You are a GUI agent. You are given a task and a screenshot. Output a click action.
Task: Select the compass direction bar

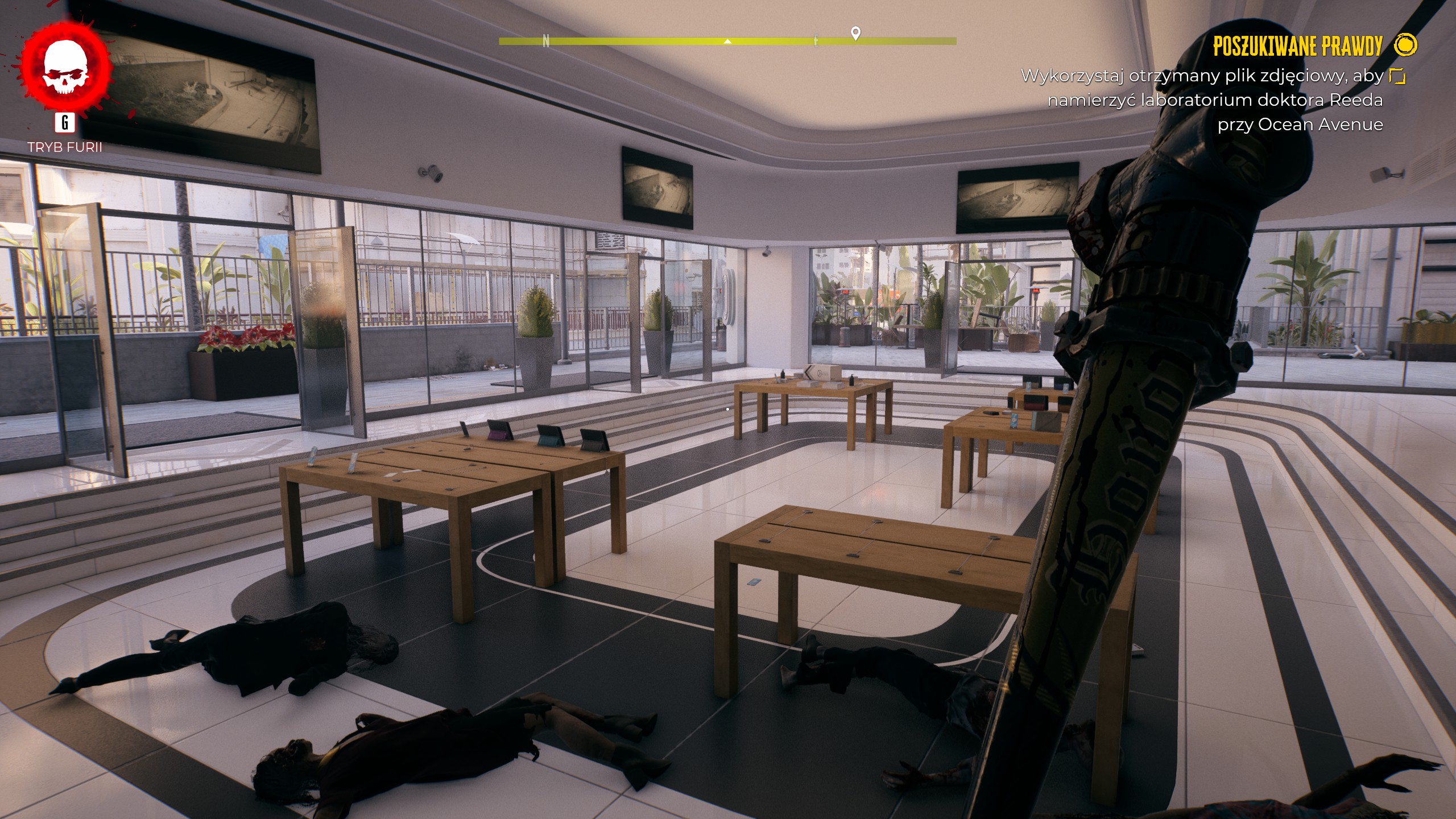(x=727, y=41)
